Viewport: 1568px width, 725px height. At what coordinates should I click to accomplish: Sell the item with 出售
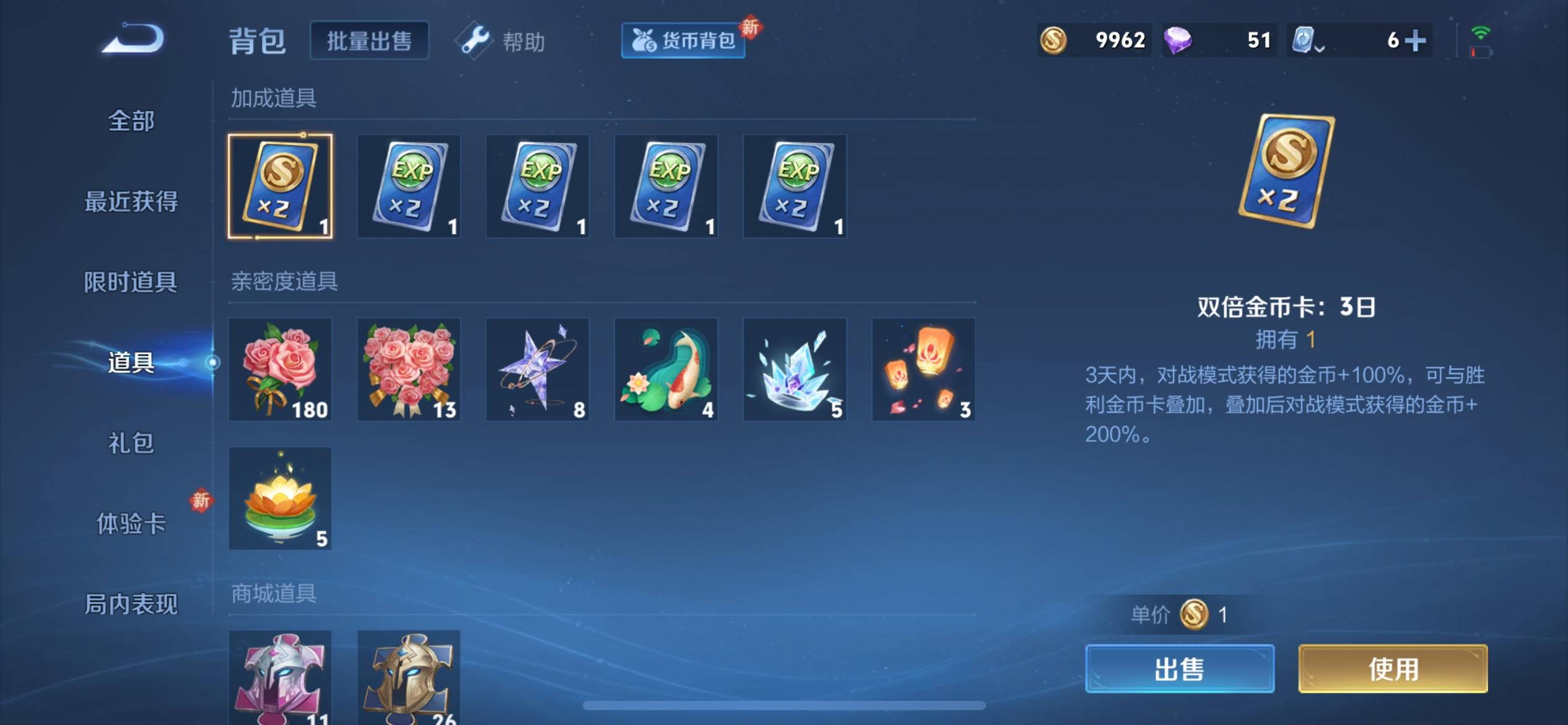(1180, 669)
